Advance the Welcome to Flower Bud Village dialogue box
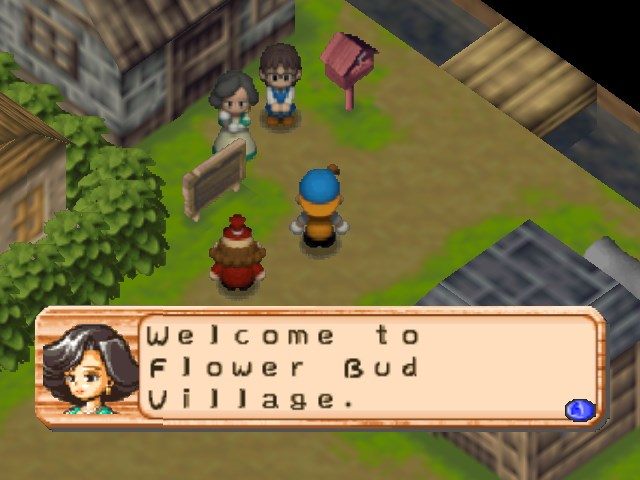Image resolution: width=640 pixels, height=480 pixels. [x=580, y=409]
